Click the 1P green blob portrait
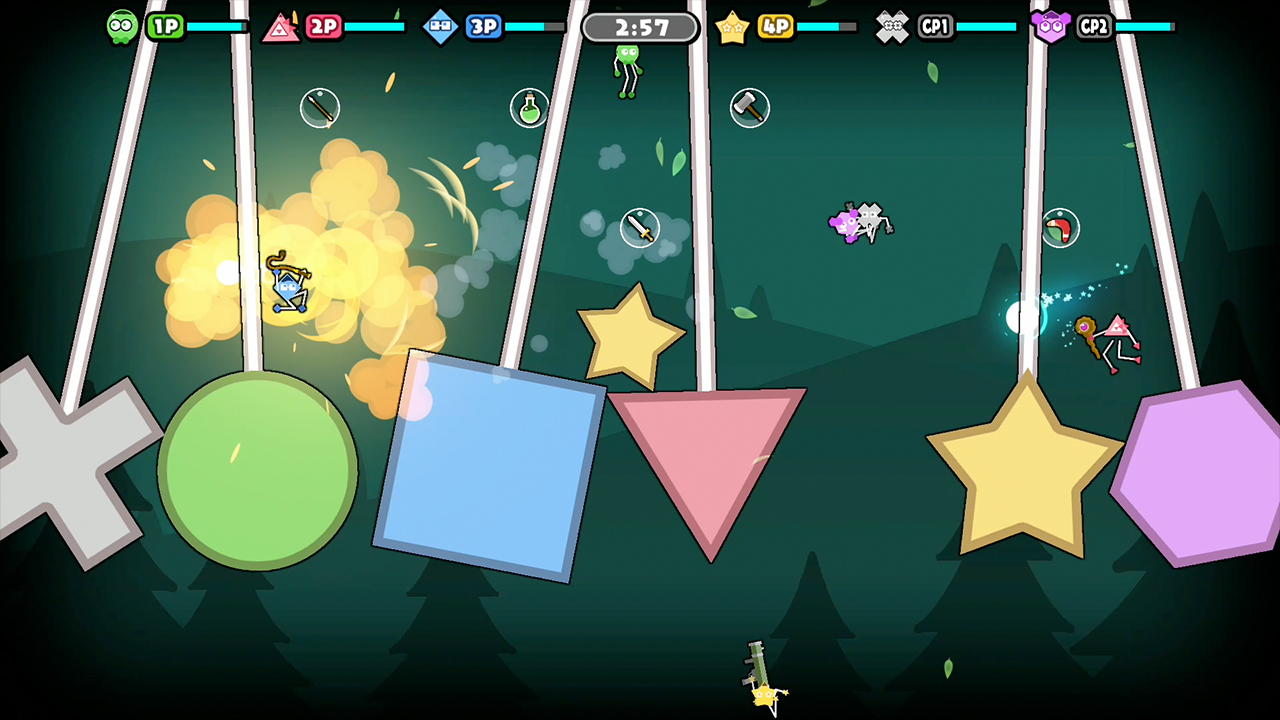This screenshot has width=1280, height=720. click(121, 26)
